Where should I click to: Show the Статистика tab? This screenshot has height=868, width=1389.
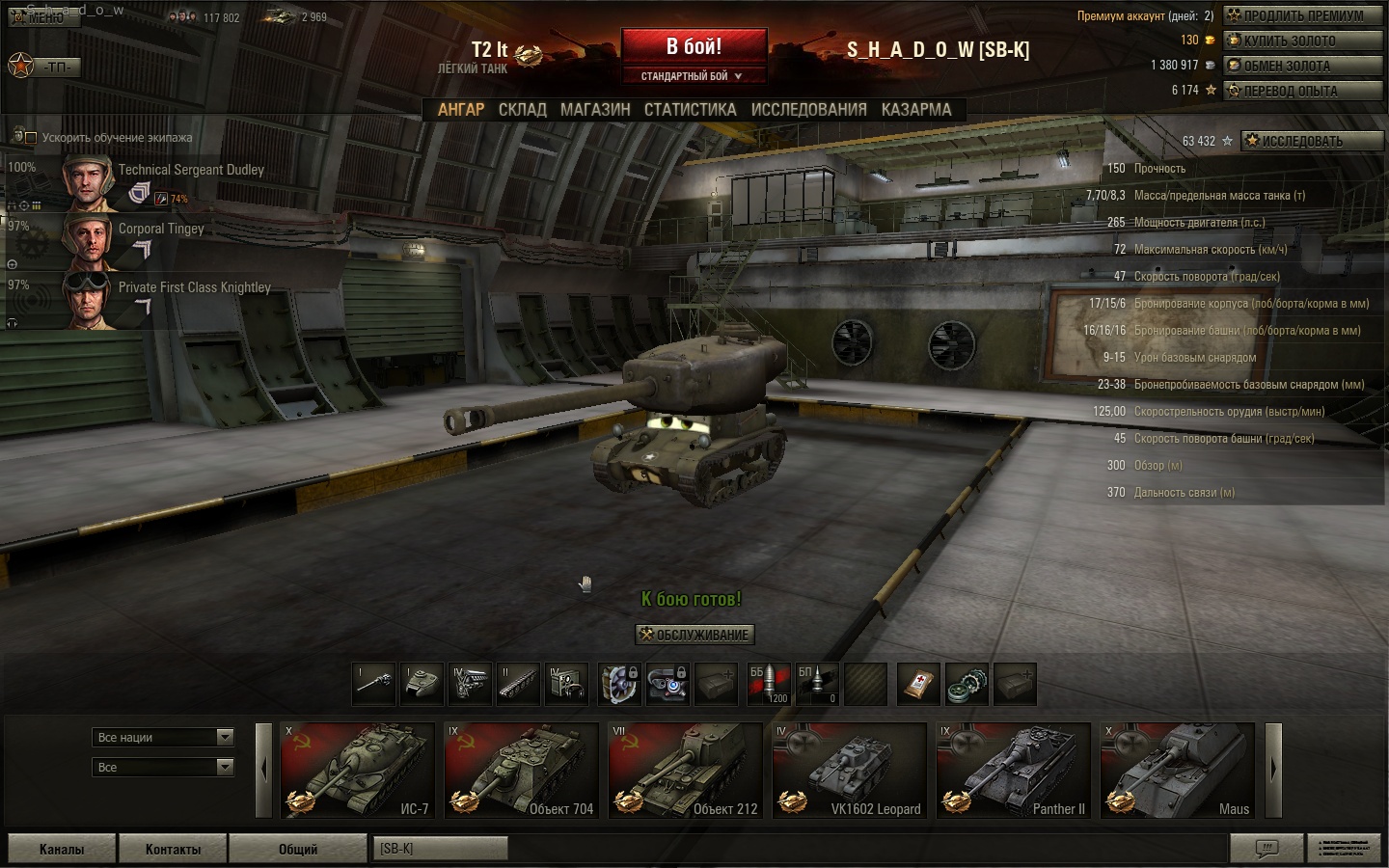click(690, 110)
